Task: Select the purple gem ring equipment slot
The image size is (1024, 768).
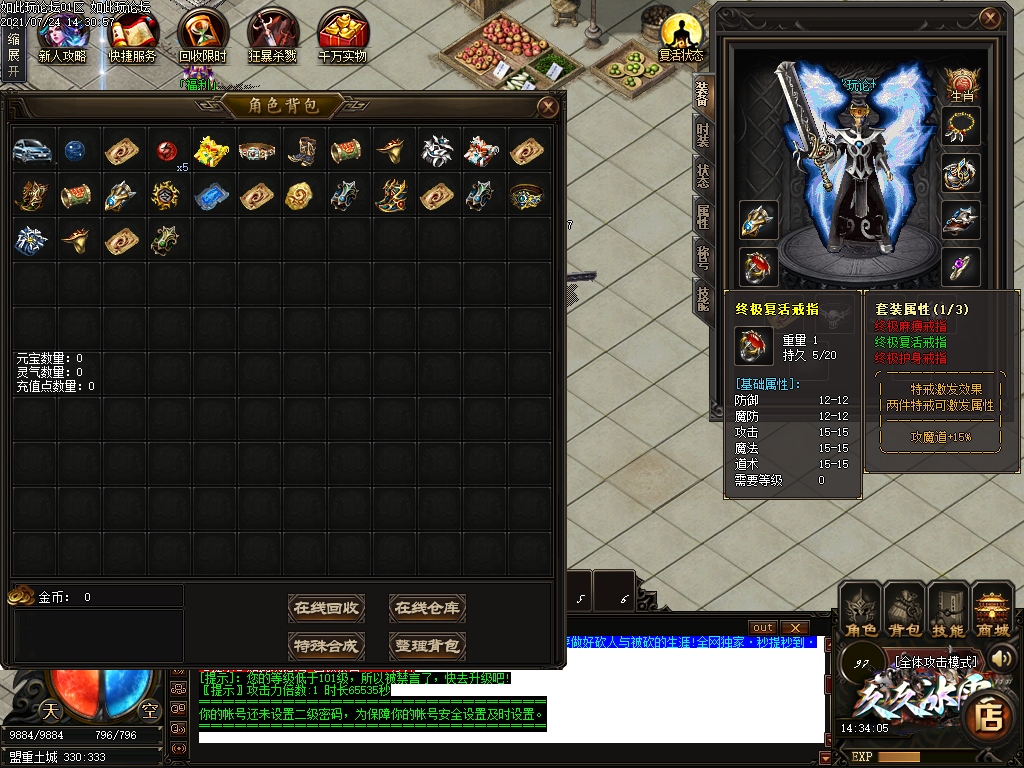Action: click(961, 266)
